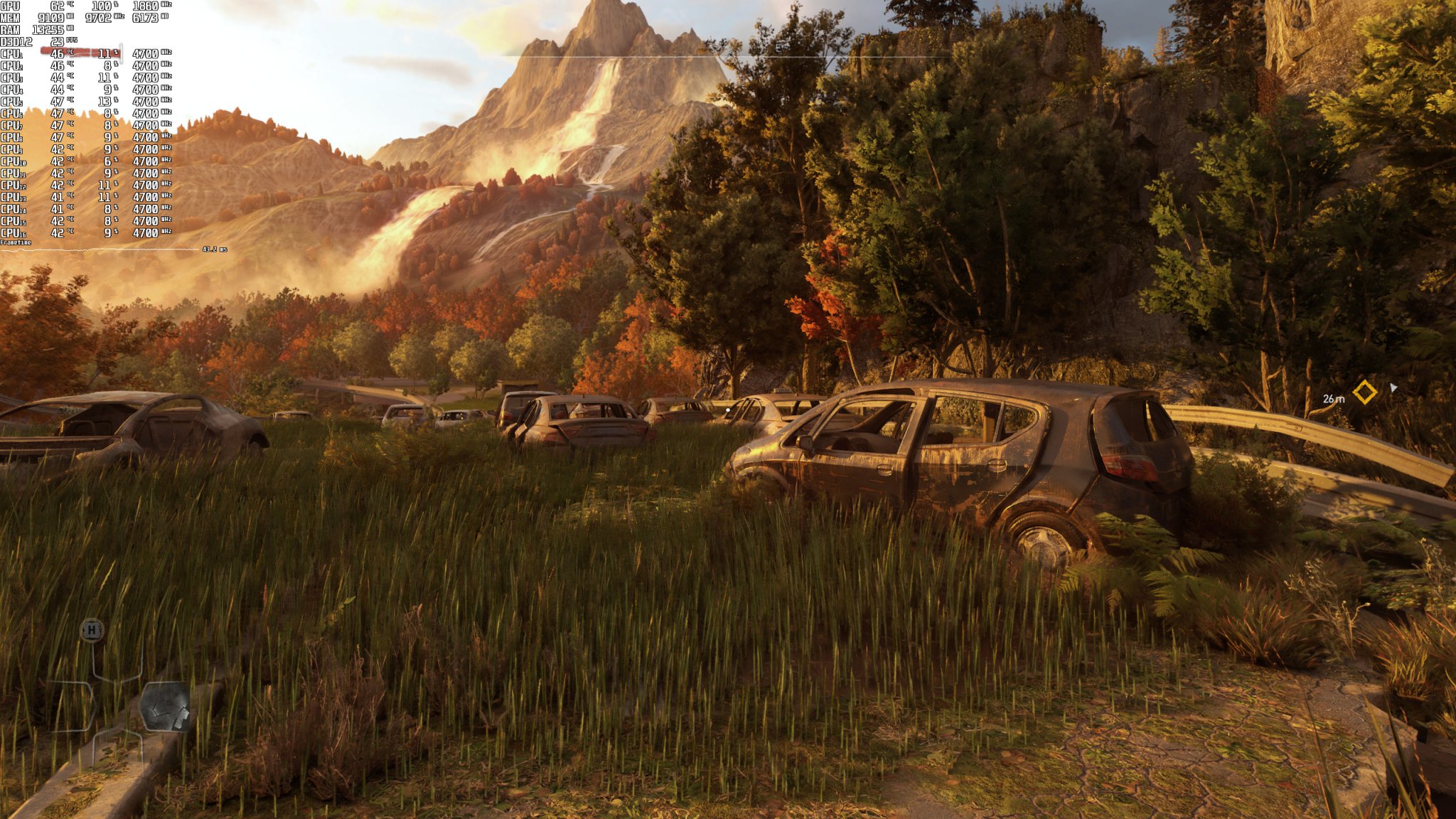Click the stone texture quest slot icon
The height and width of the screenshot is (819, 1456).
click(x=167, y=707)
